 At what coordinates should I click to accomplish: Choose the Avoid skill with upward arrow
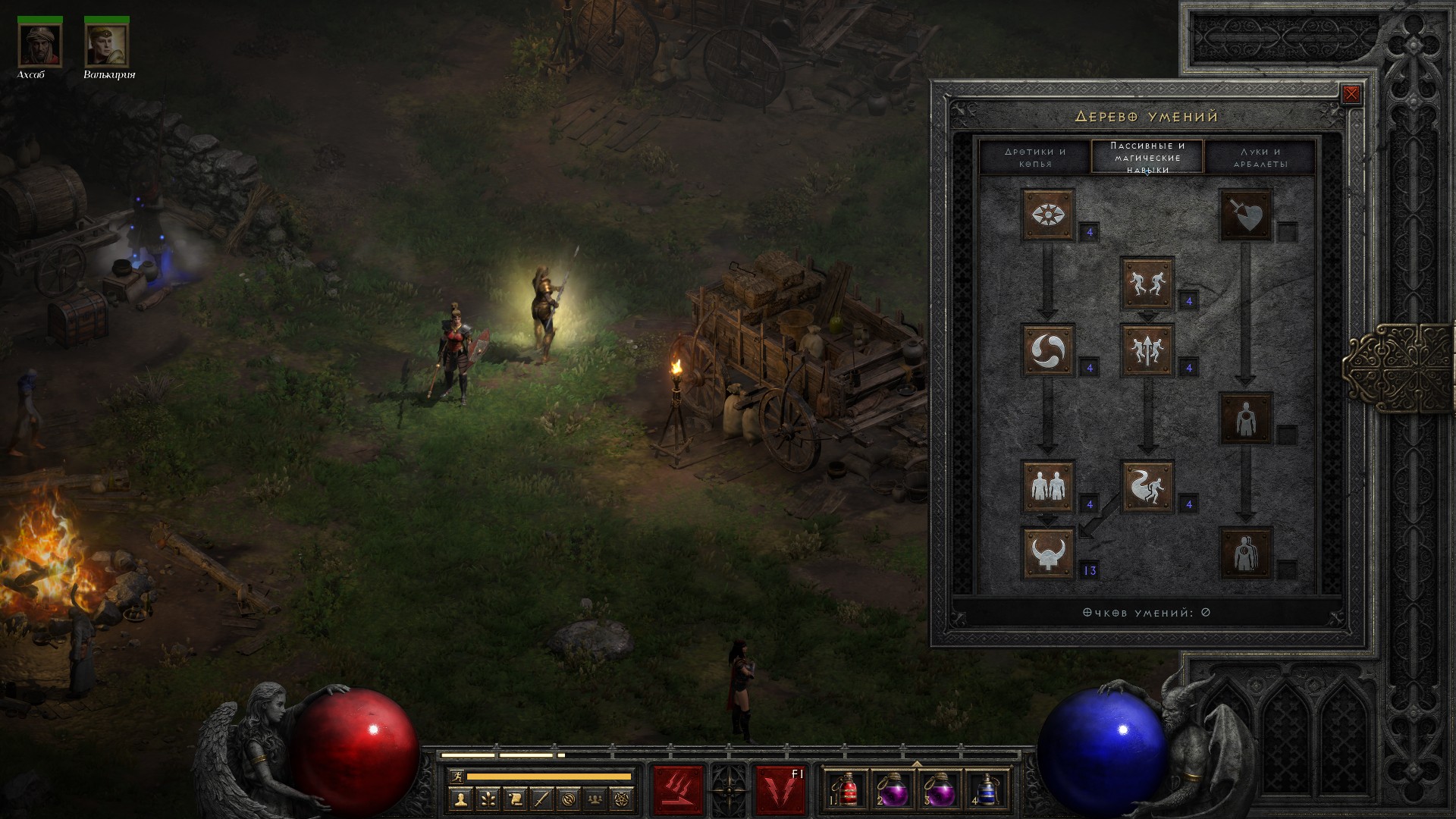tap(1147, 350)
